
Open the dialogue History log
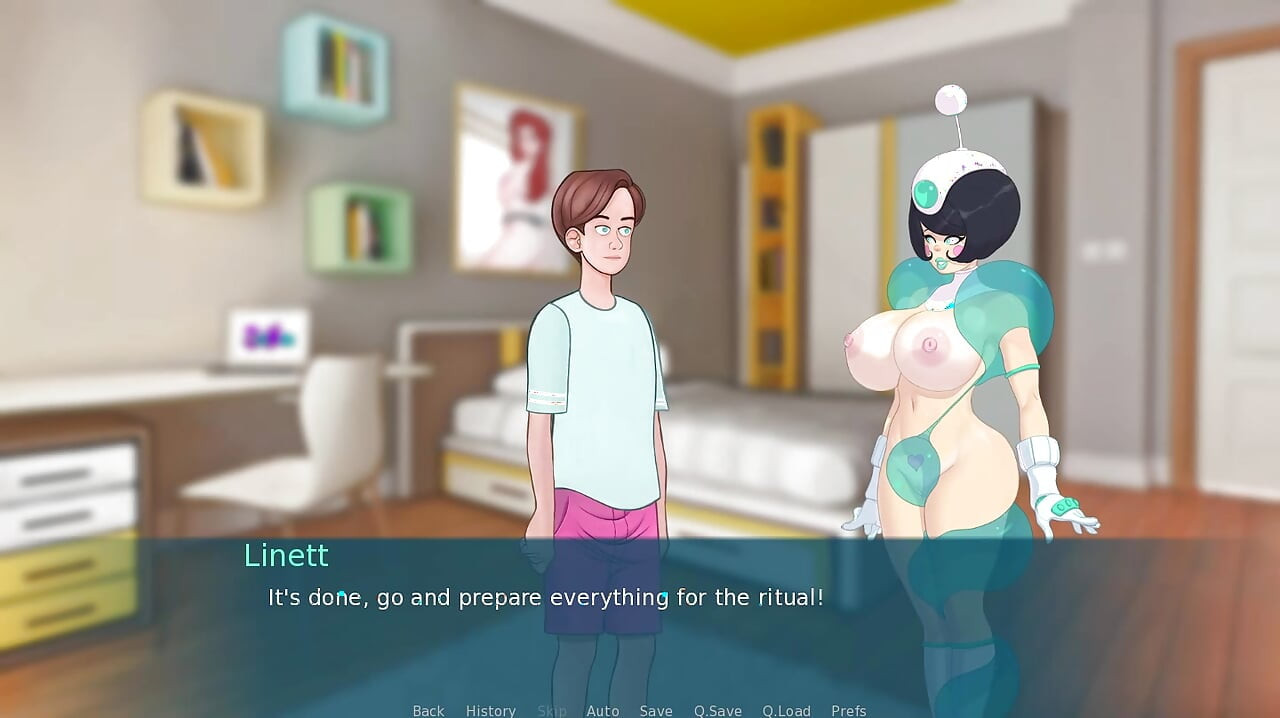[x=491, y=710]
